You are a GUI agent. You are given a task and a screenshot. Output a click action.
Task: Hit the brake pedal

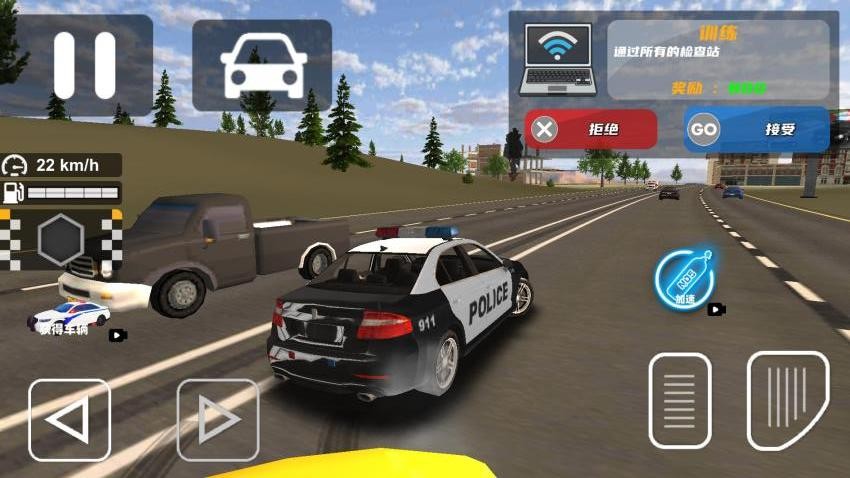680,400
